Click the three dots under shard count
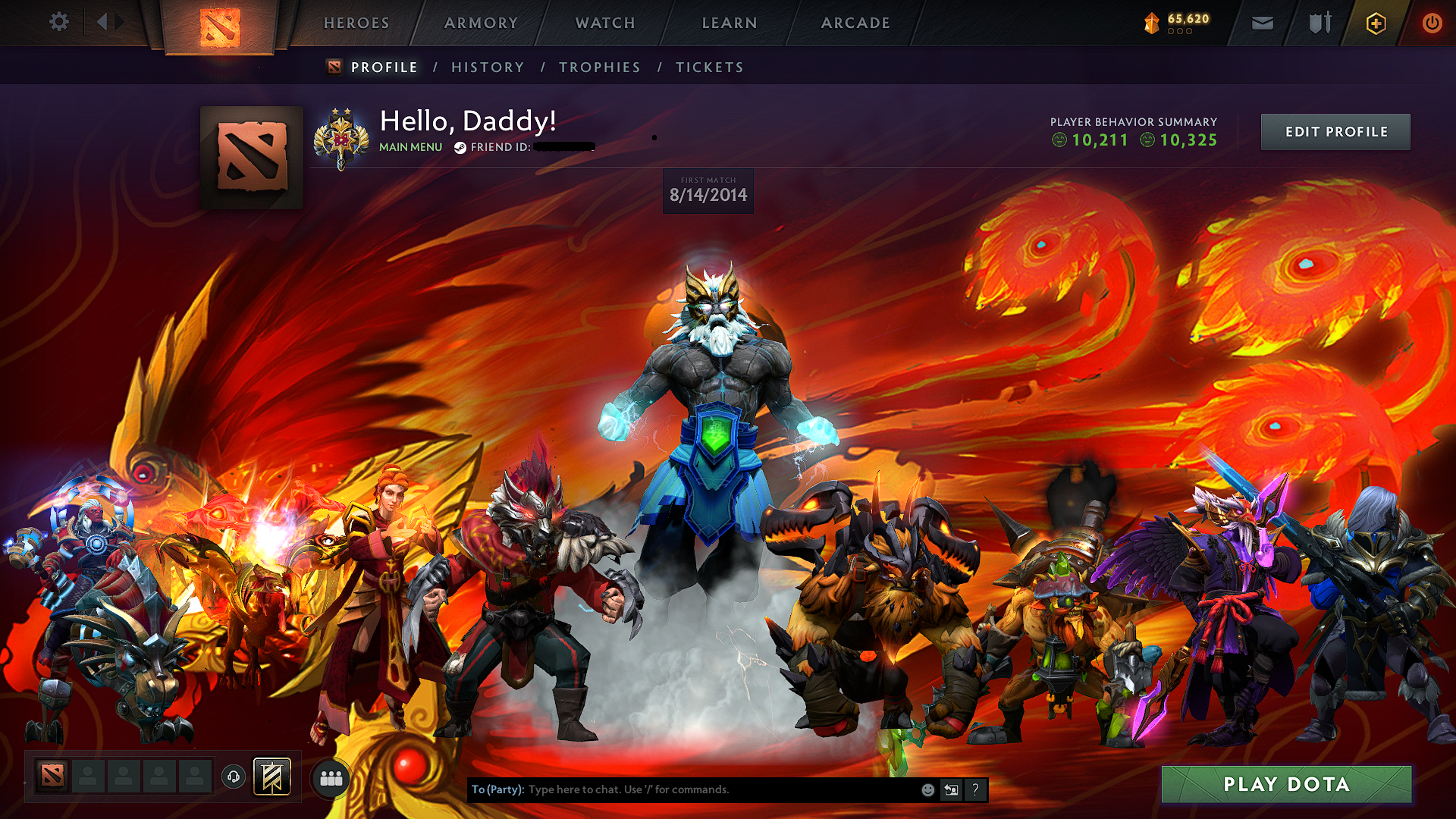 (x=1180, y=33)
